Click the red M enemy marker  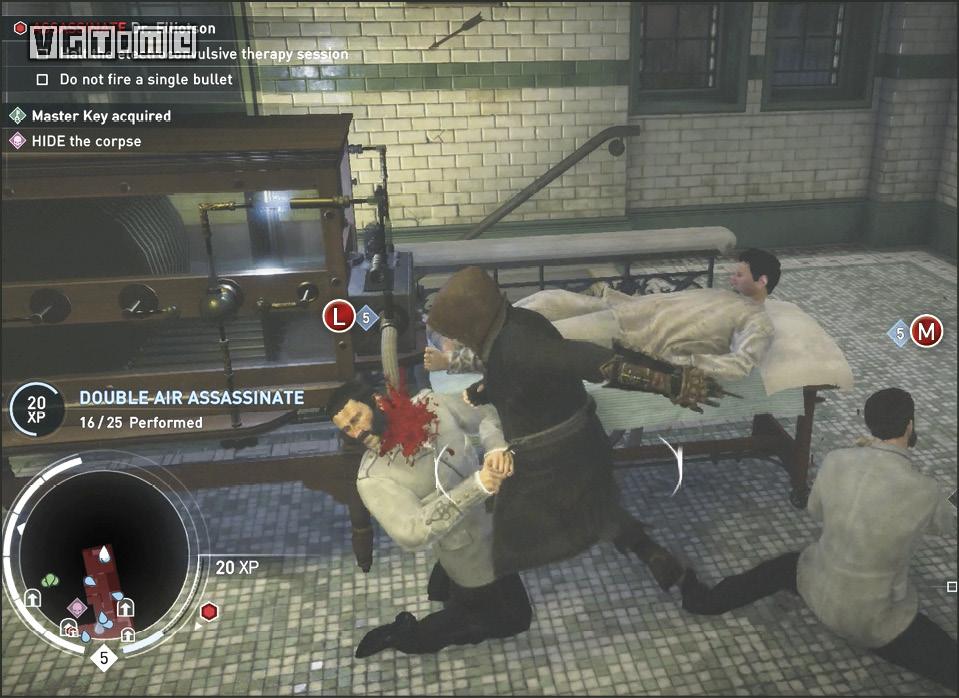coord(927,332)
